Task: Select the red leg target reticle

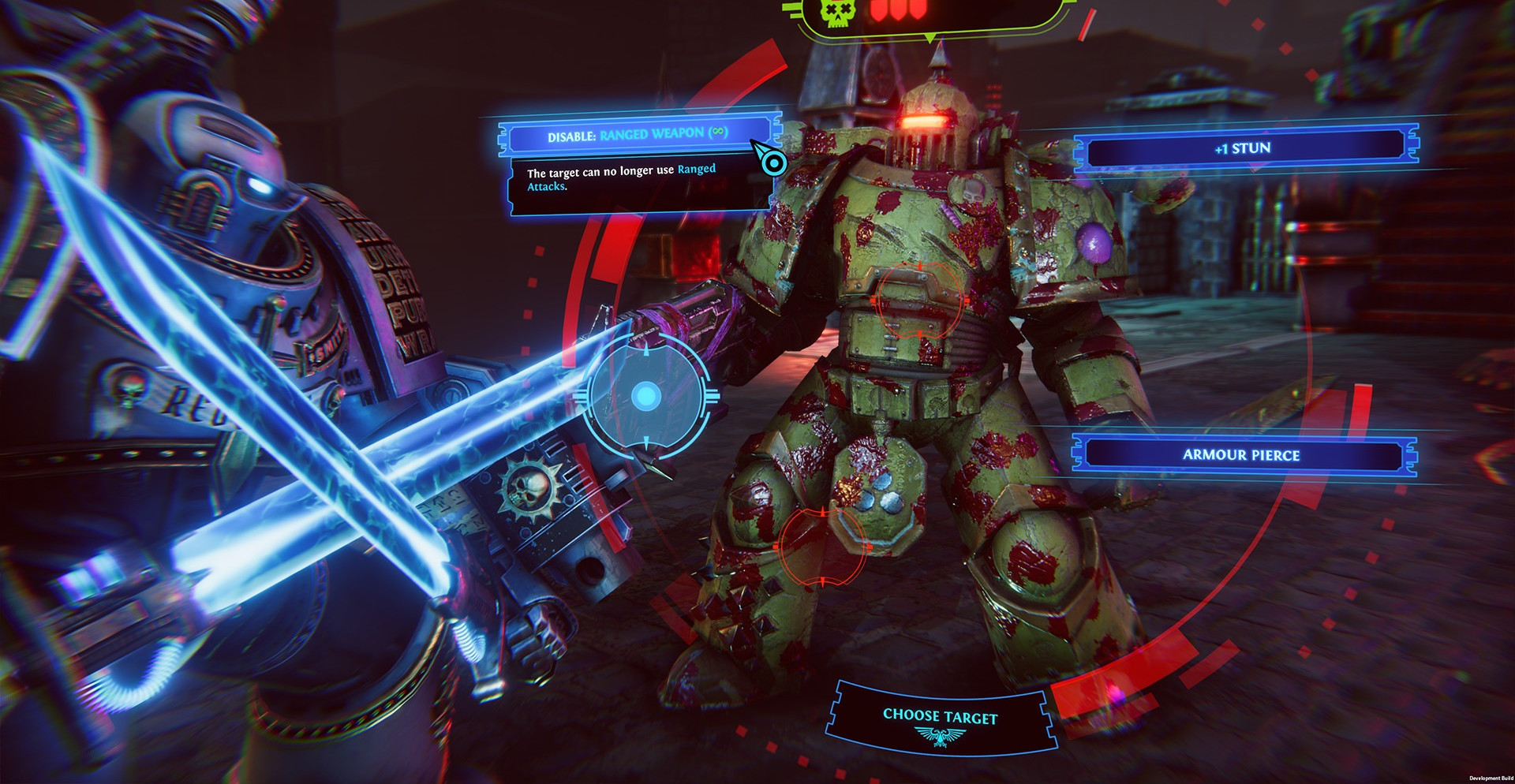Action: tap(822, 546)
